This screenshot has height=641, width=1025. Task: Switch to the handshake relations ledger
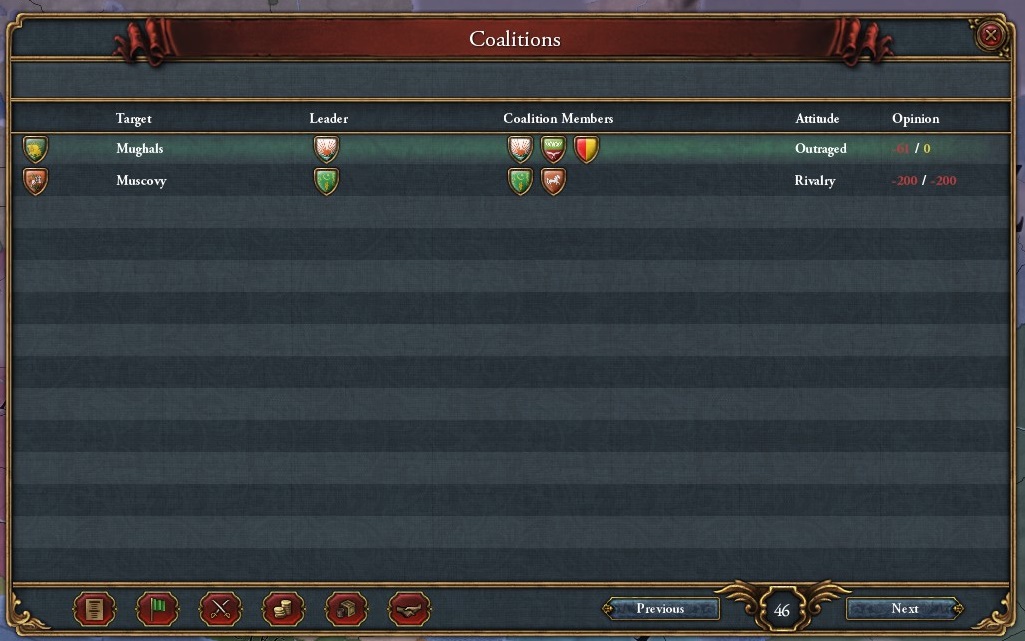tap(409, 608)
